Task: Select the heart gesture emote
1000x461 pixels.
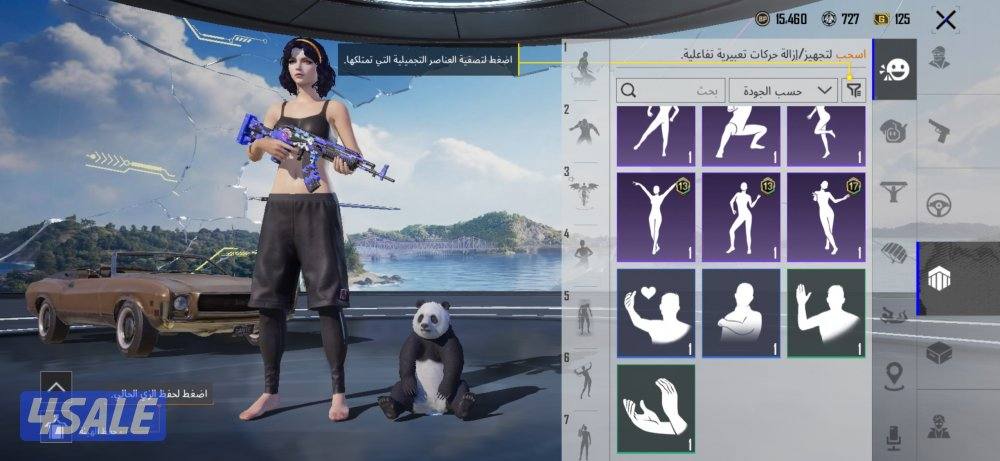Action: 655,312
